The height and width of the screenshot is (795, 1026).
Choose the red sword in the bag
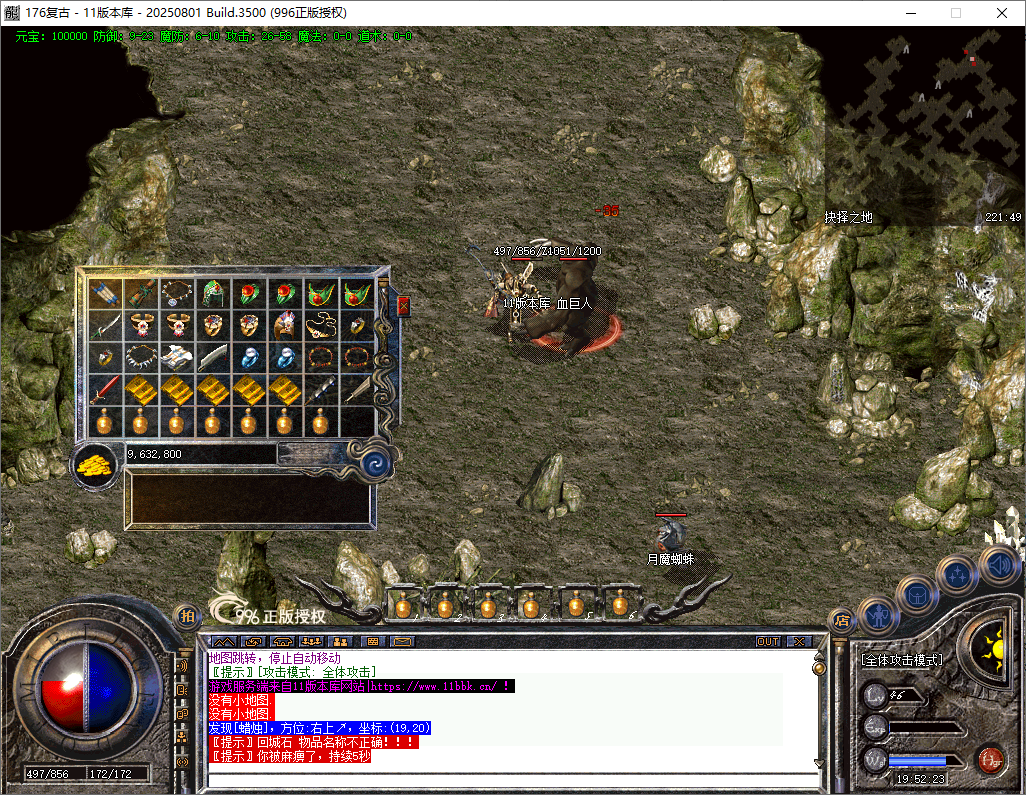click(x=104, y=389)
